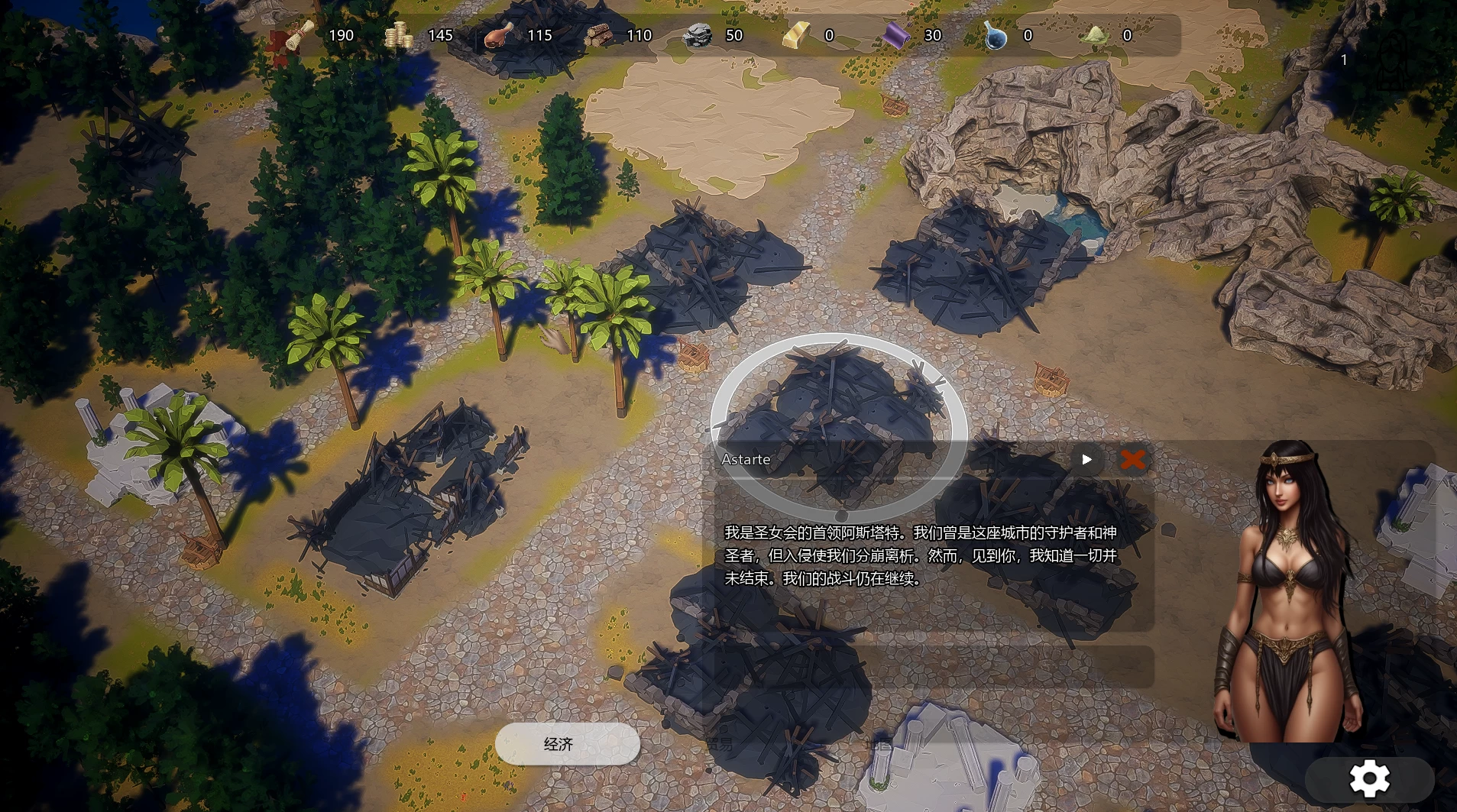Click the papyrus scroll resource icon
This screenshot has height=812, width=1457.
click(x=299, y=35)
